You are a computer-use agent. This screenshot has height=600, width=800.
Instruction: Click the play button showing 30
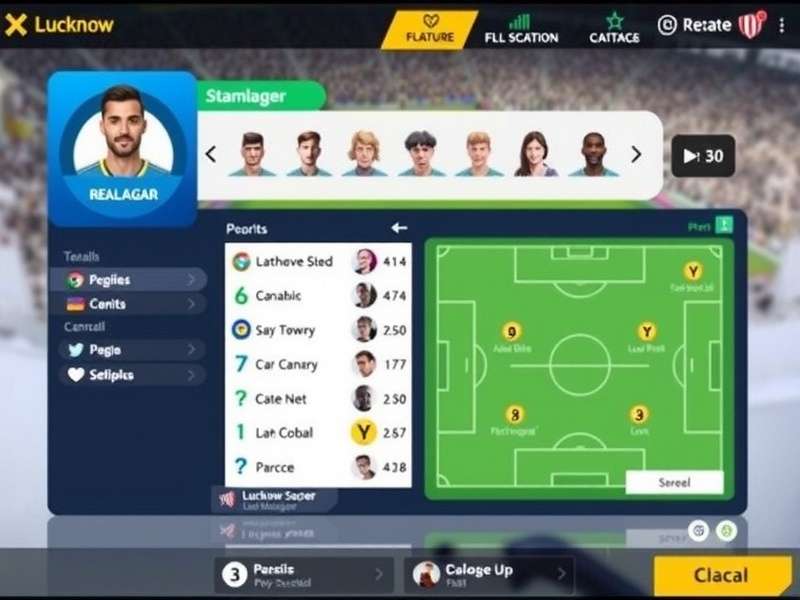click(x=702, y=156)
